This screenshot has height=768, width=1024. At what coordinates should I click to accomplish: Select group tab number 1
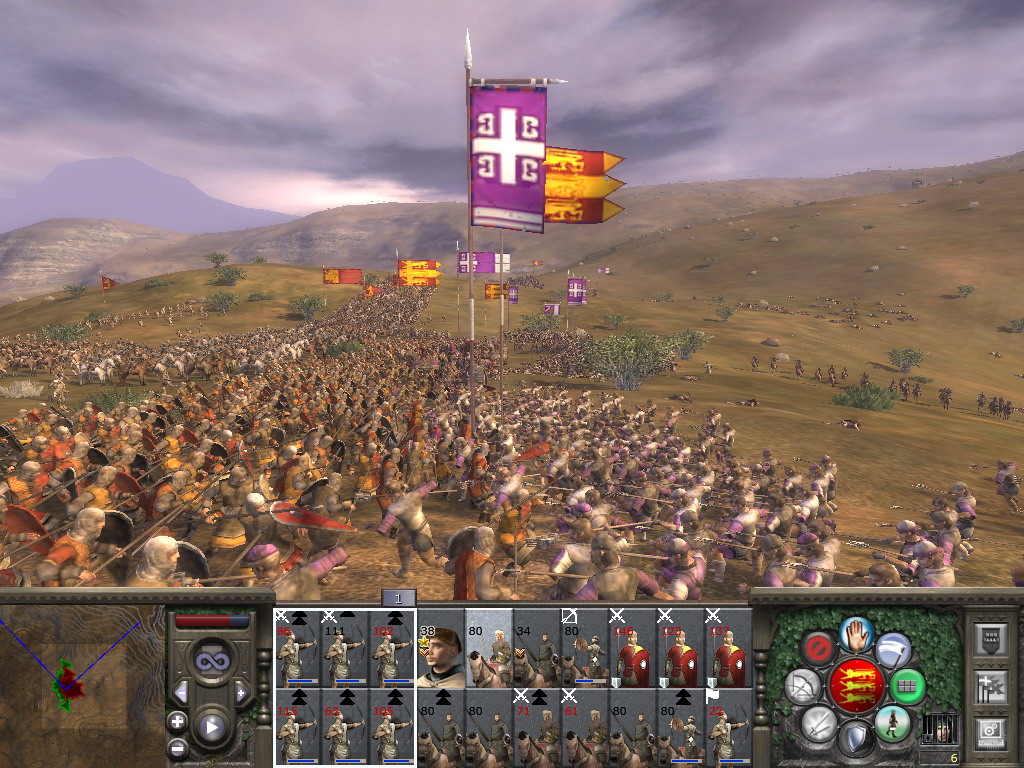[x=397, y=598]
